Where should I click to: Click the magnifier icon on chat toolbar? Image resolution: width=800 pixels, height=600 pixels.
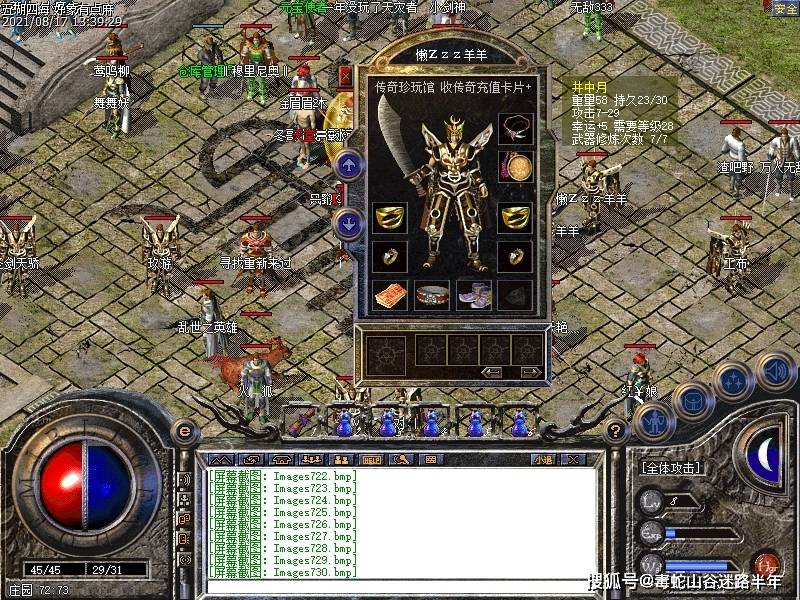402,460
